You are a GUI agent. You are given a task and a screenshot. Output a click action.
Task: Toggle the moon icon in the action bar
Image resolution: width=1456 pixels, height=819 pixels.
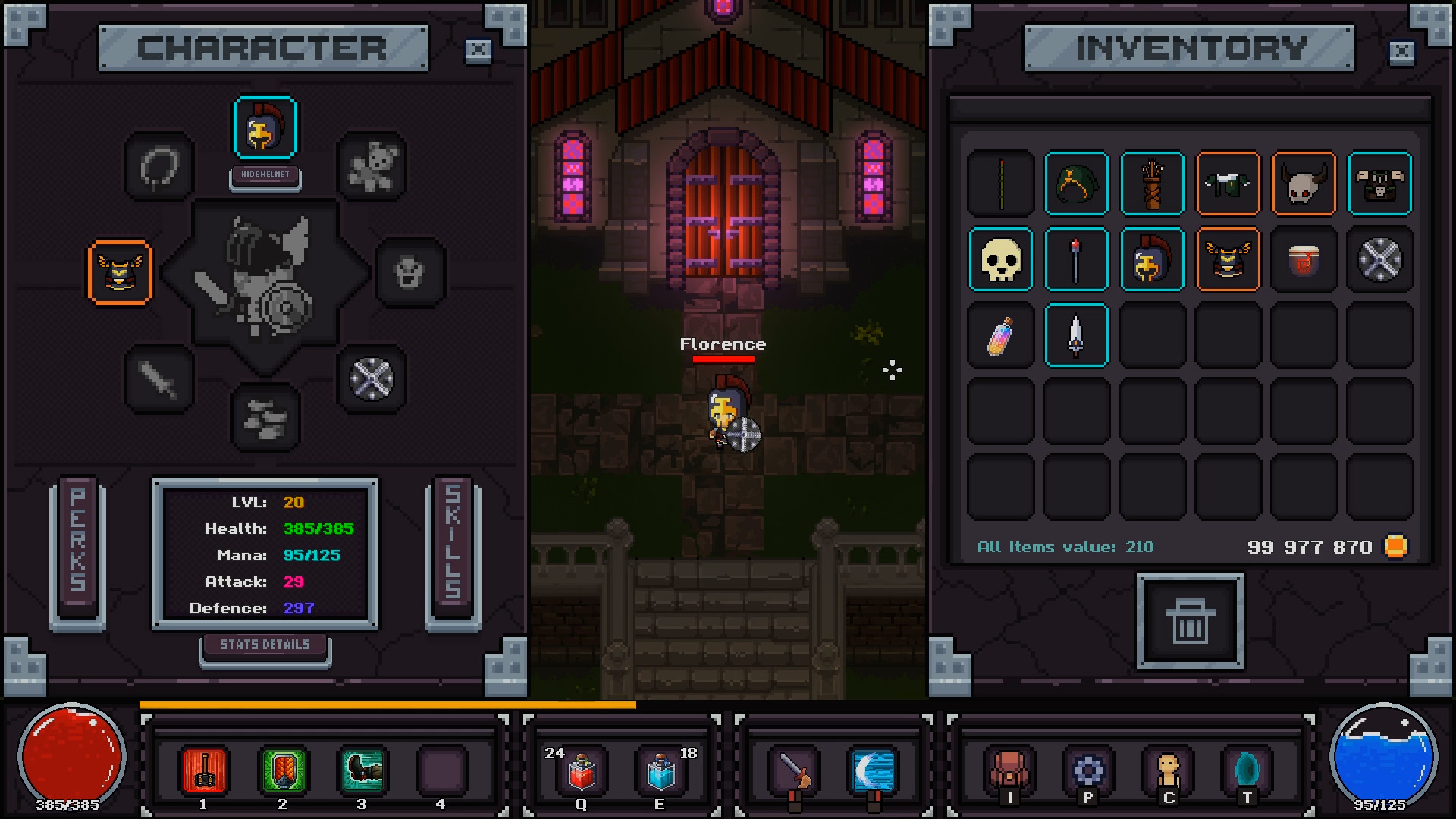tap(874, 770)
